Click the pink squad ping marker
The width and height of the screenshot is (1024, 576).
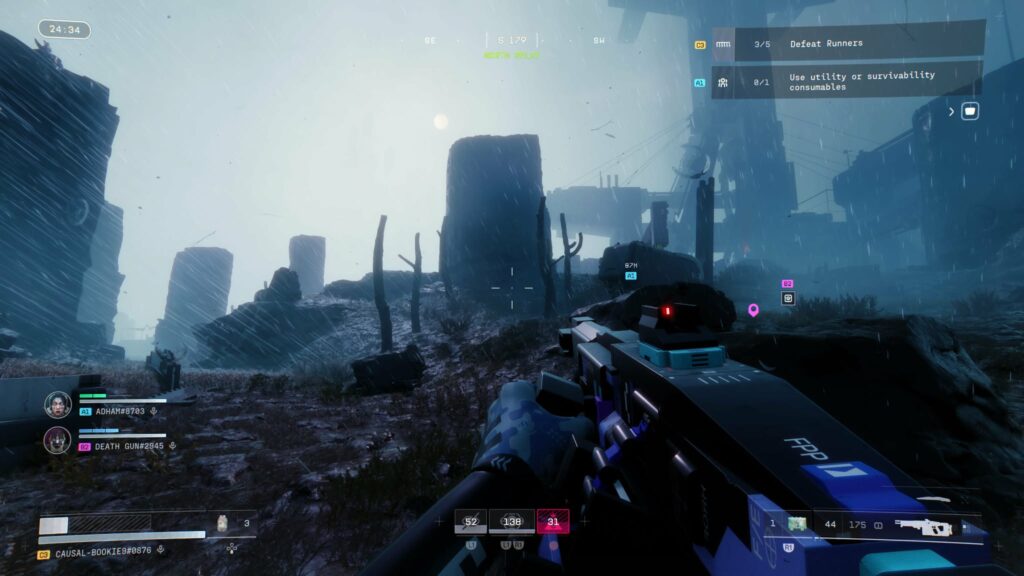[754, 310]
